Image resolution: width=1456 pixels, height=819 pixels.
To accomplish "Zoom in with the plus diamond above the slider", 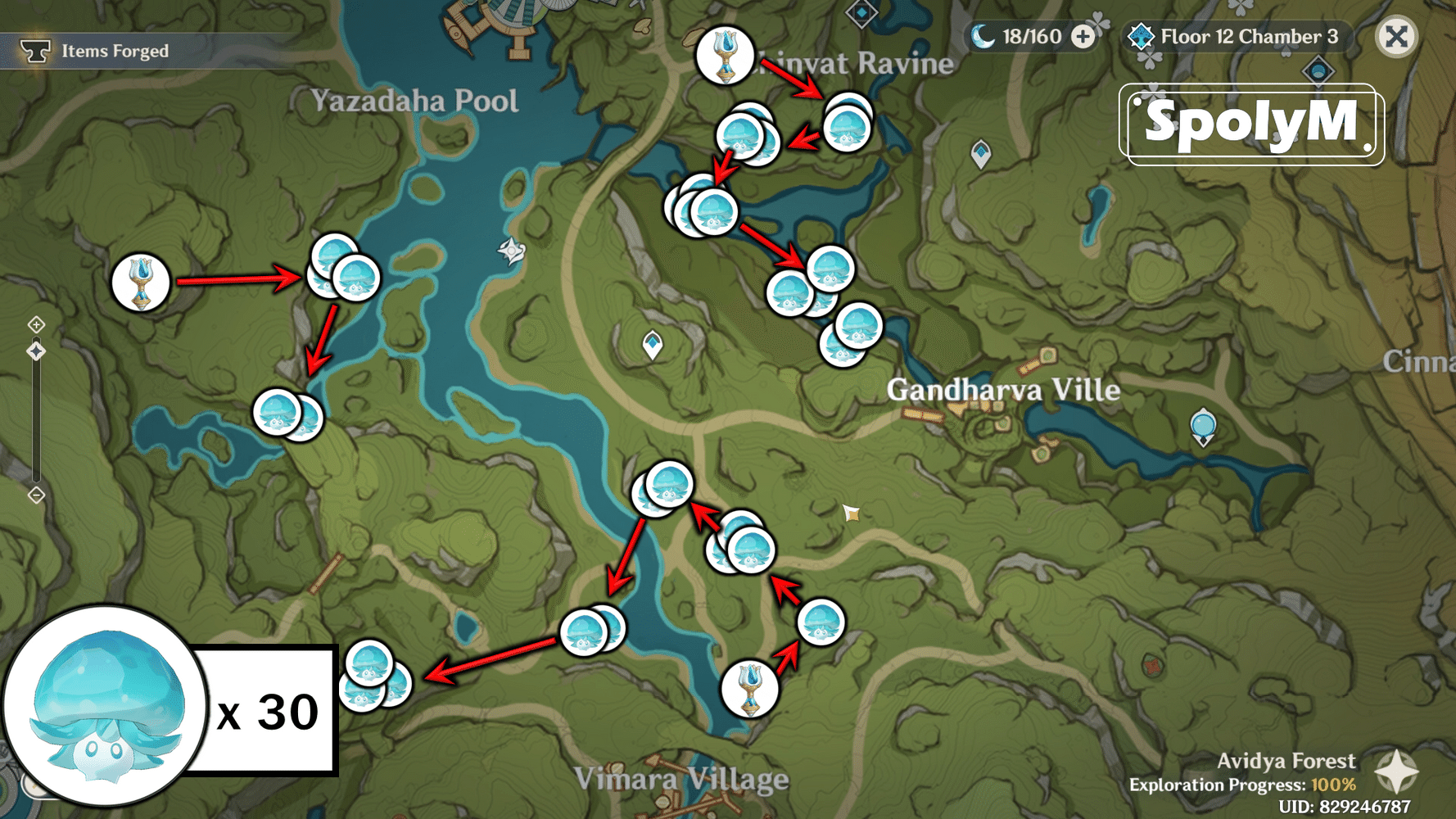I will tap(36, 324).
